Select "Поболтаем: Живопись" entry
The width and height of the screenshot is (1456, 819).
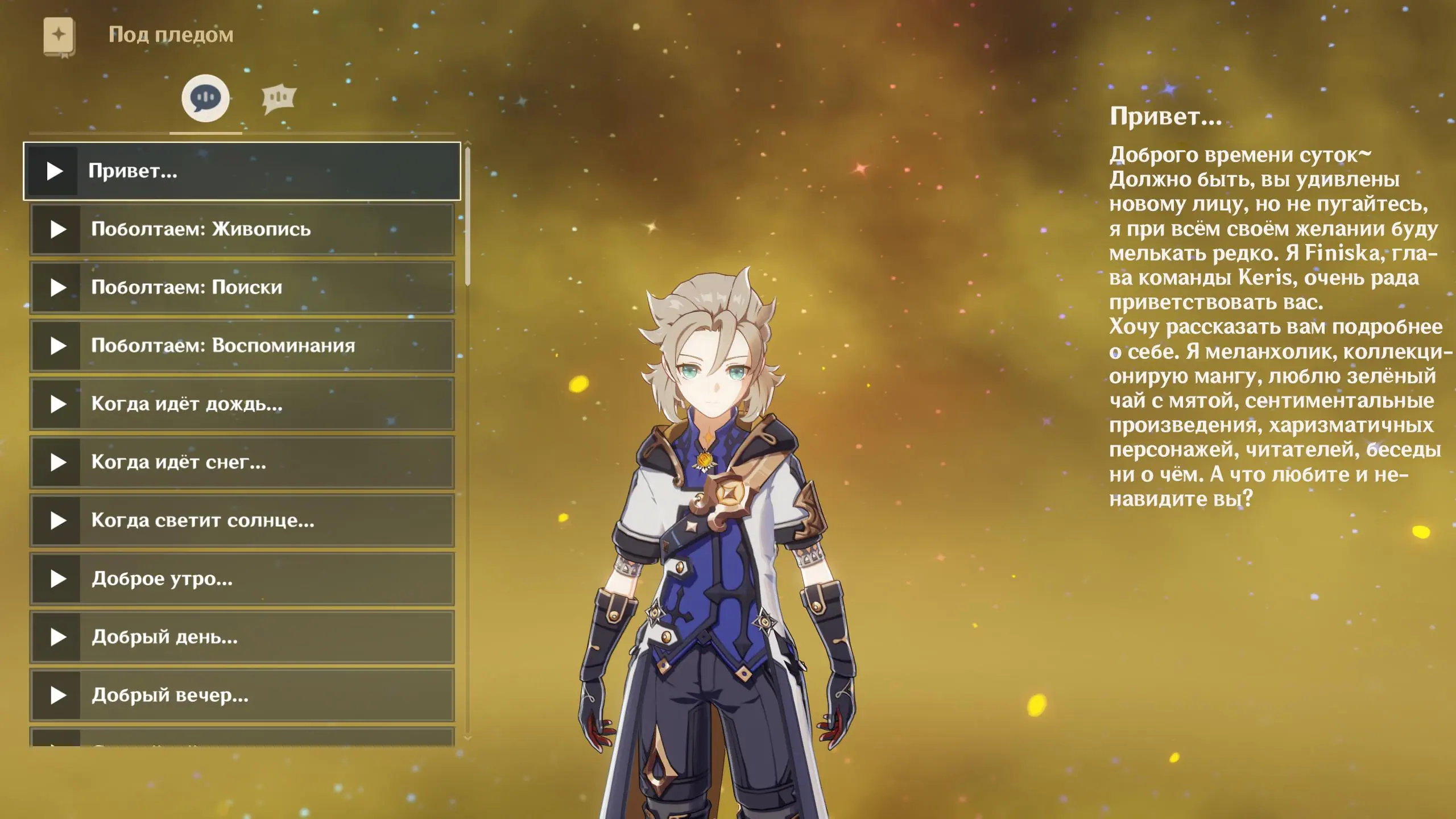[x=242, y=229]
